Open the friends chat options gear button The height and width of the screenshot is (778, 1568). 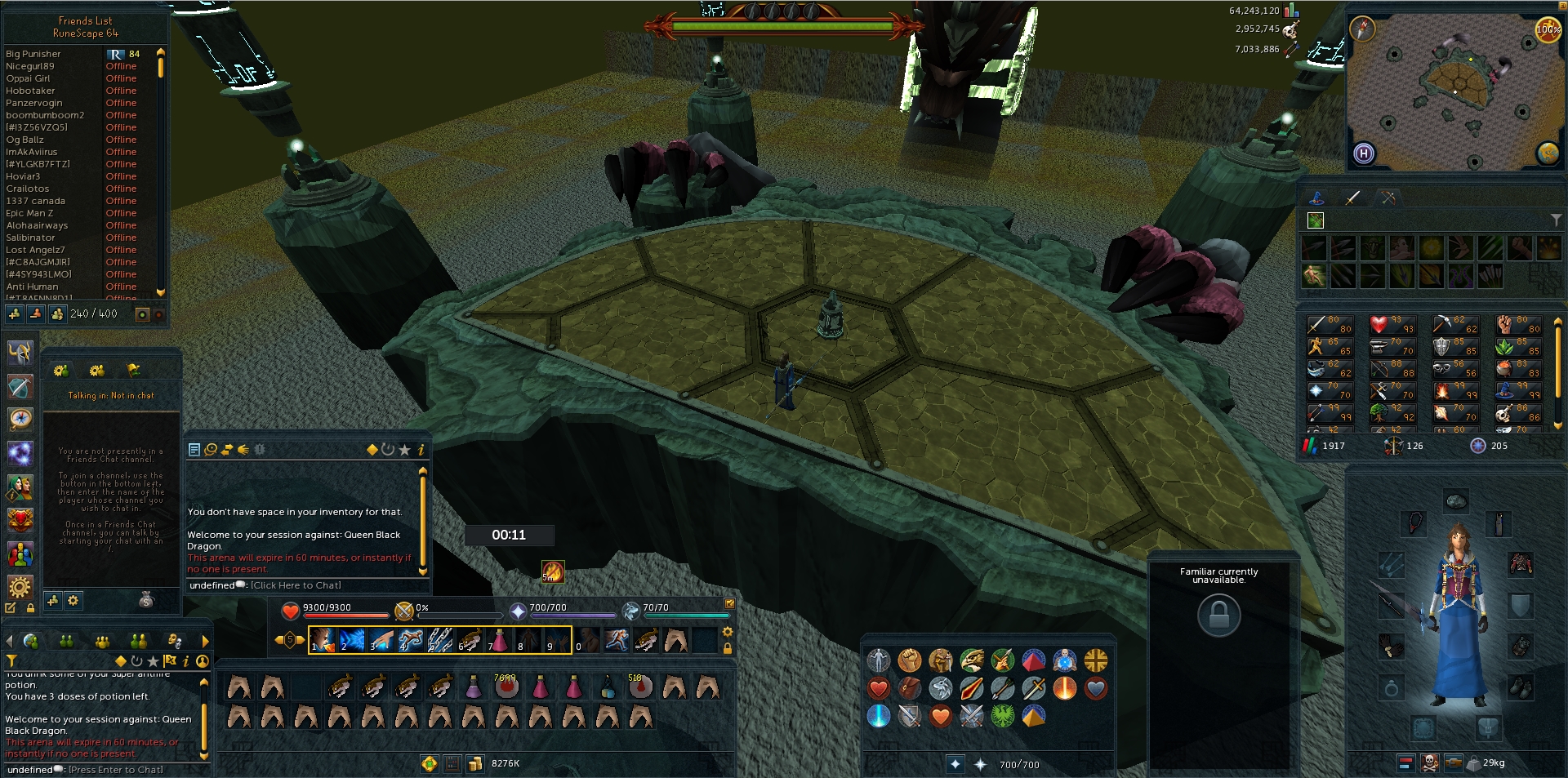[x=73, y=601]
